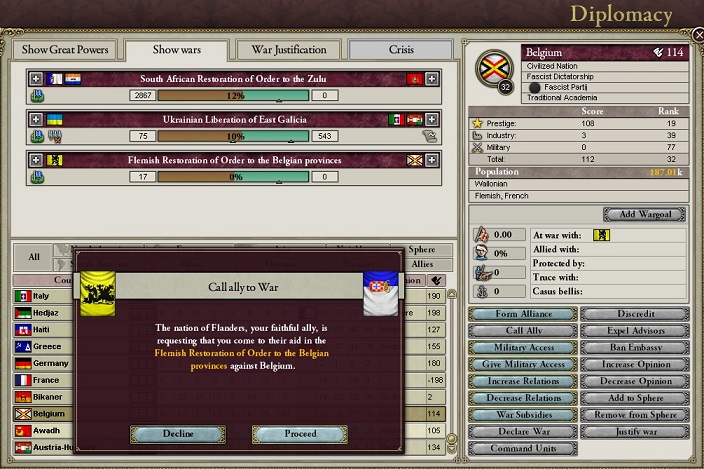
Task: Select Italy in the country list
Action: (43, 296)
